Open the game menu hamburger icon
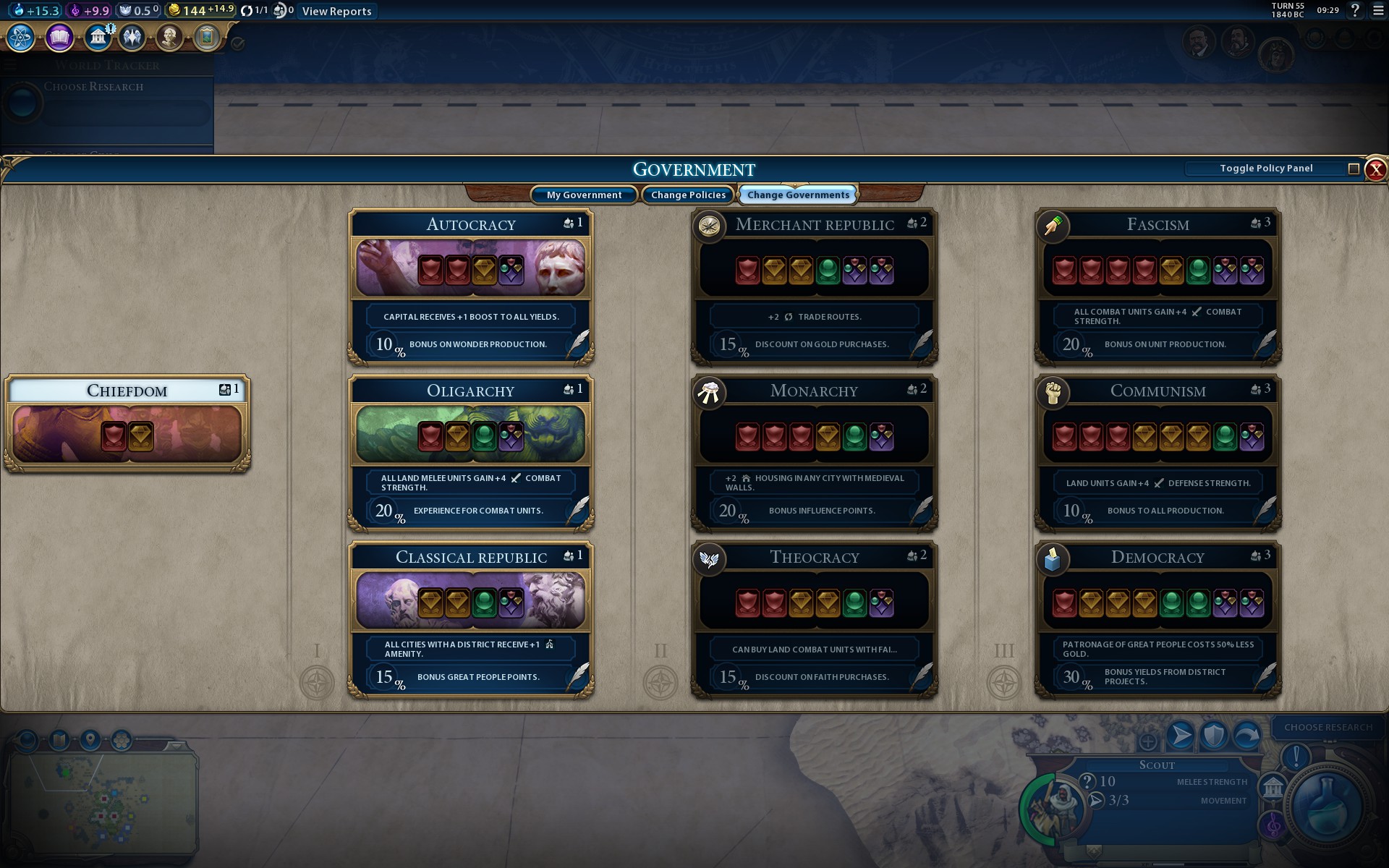 (1378, 11)
